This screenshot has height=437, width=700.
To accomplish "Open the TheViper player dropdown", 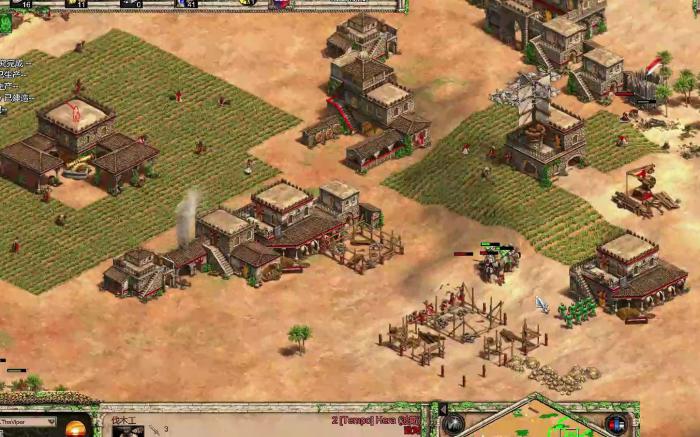I will [52, 422].
